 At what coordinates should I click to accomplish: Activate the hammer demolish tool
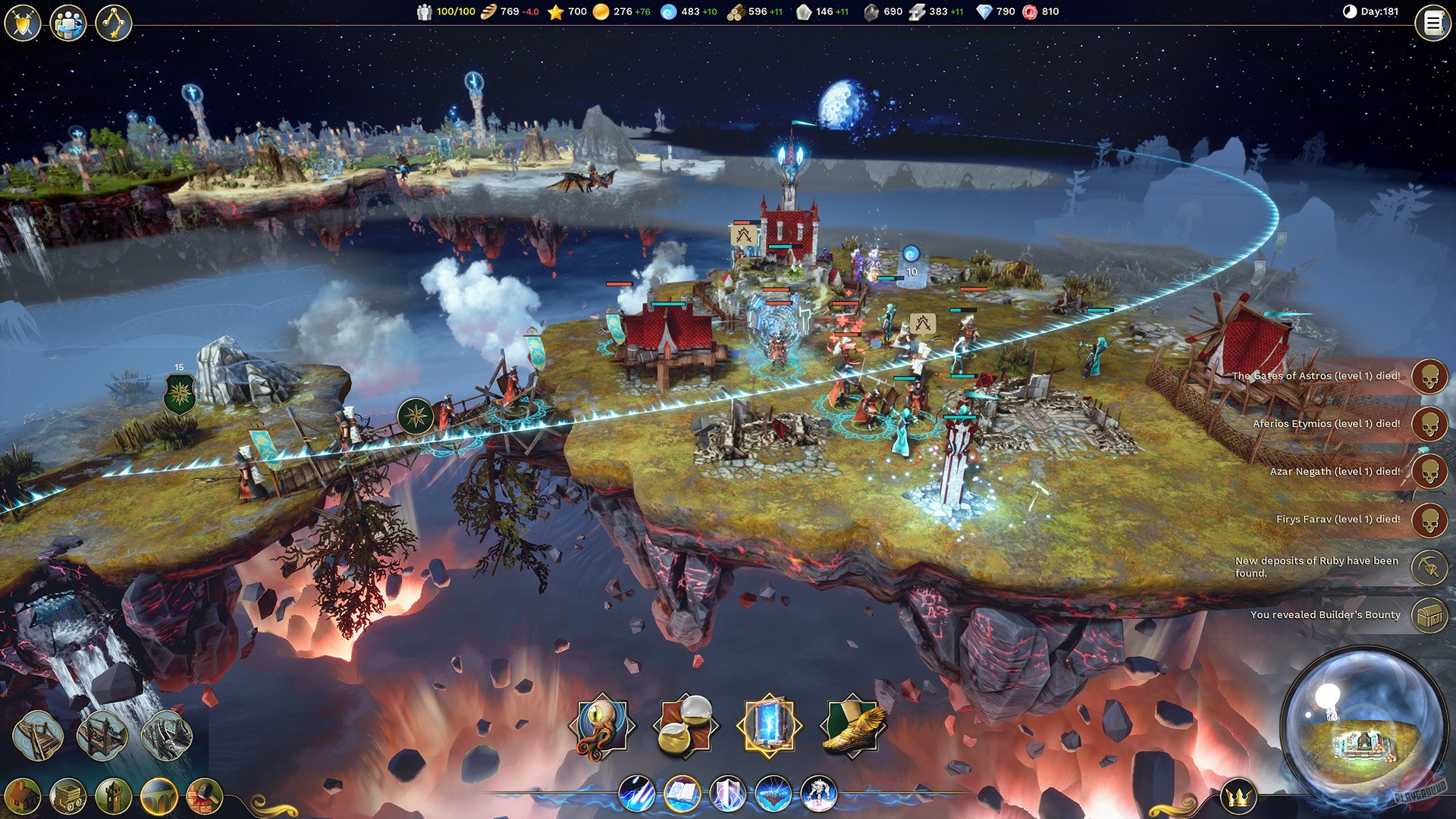click(x=205, y=797)
